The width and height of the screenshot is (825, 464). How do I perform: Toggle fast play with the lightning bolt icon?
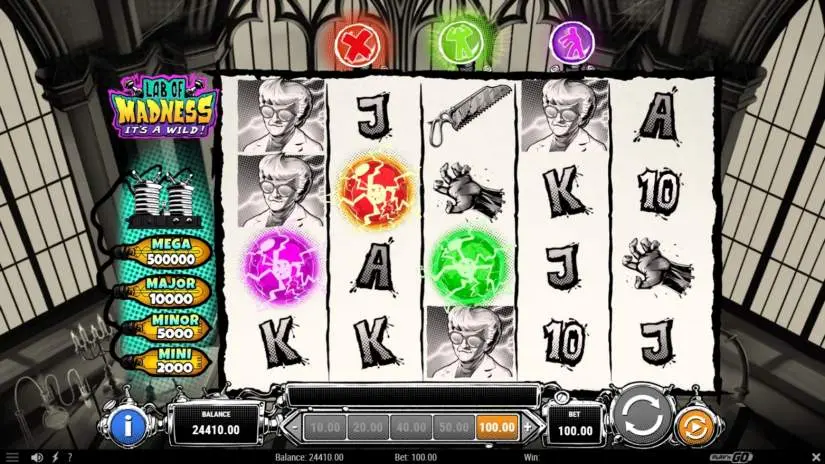pyautogui.click(x=53, y=457)
